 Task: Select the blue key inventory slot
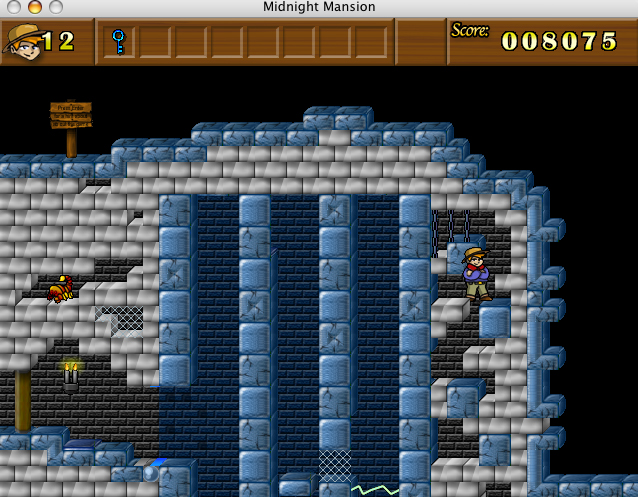point(118,41)
